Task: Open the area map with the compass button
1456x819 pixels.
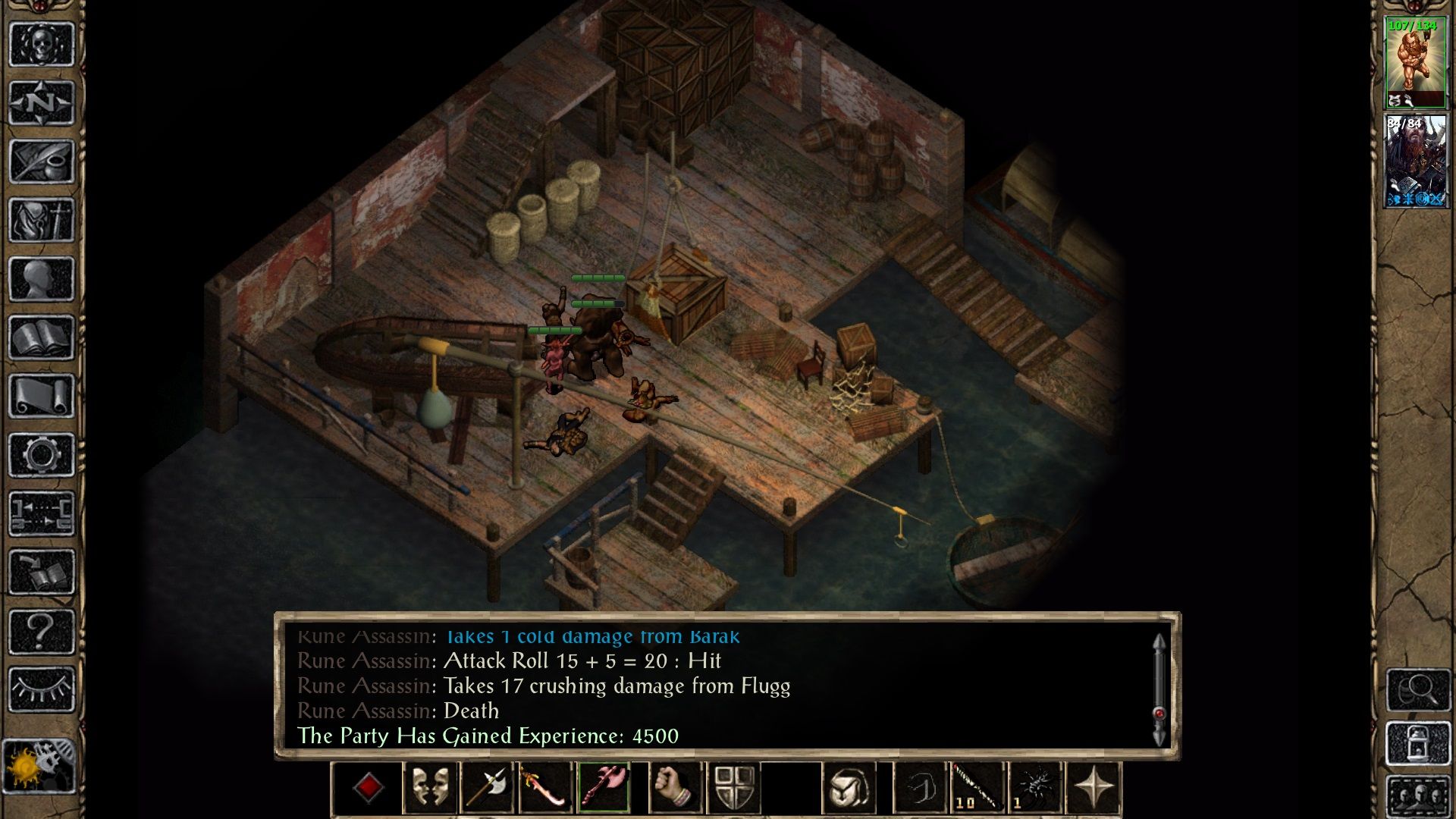Action: [x=41, y=102]
